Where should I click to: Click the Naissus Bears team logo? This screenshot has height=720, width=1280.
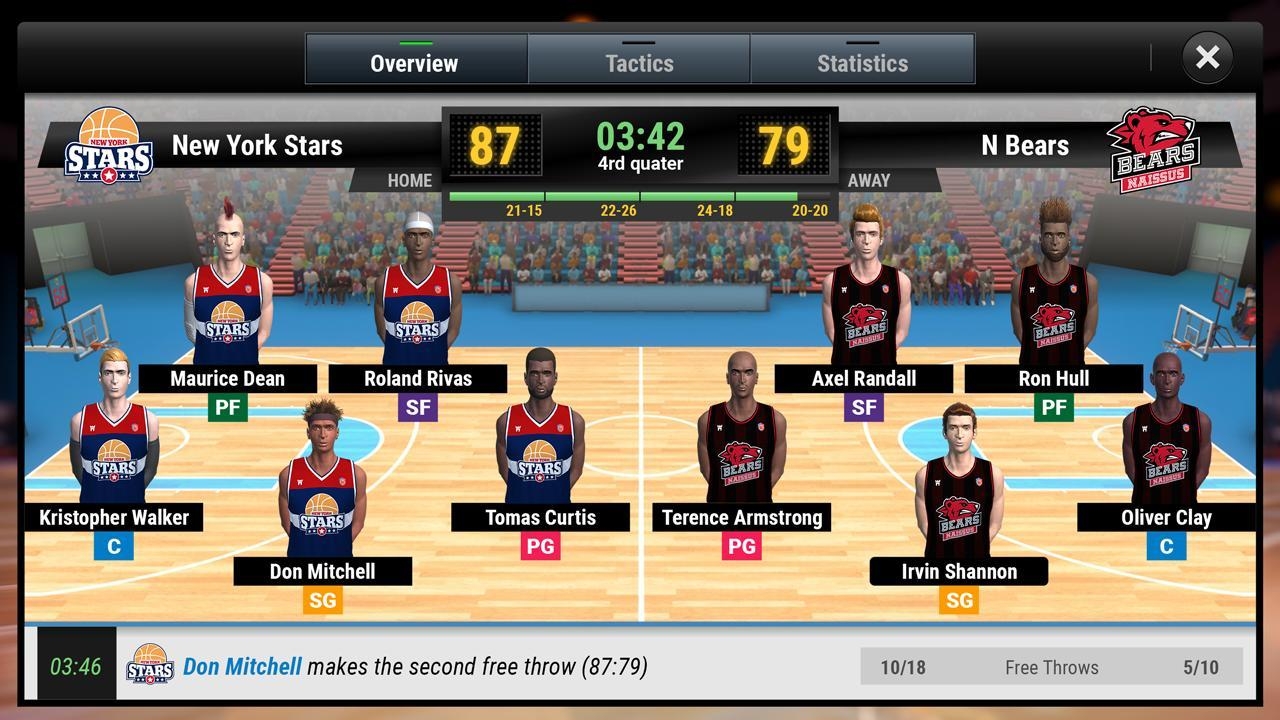point(1152,148)
